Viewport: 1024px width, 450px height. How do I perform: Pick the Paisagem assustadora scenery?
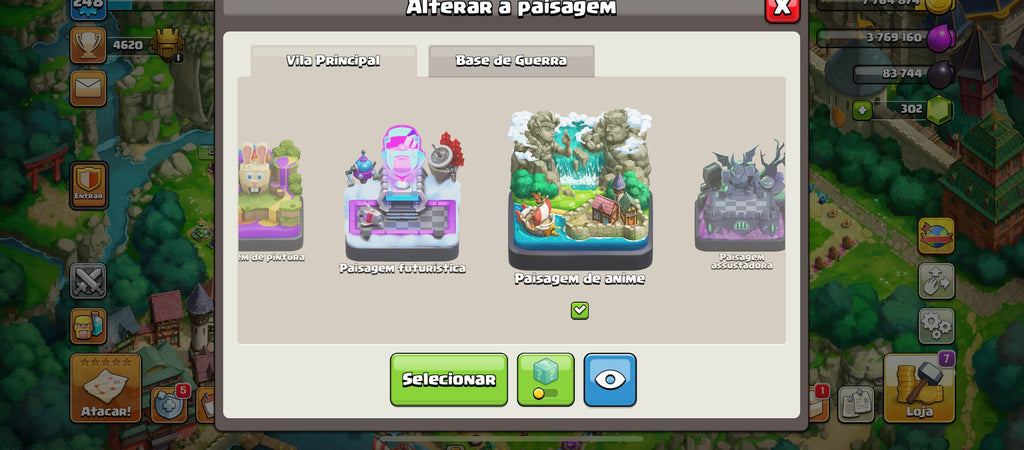pos(741,200)
